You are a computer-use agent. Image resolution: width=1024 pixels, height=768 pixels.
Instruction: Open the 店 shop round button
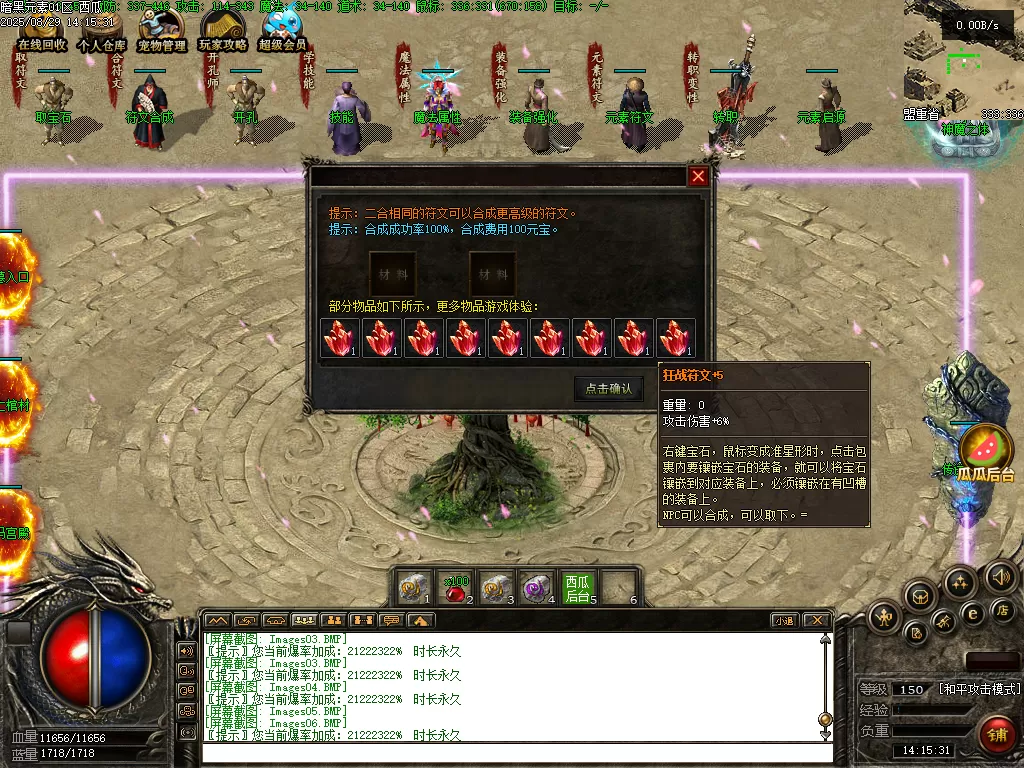pos(1003,610)
